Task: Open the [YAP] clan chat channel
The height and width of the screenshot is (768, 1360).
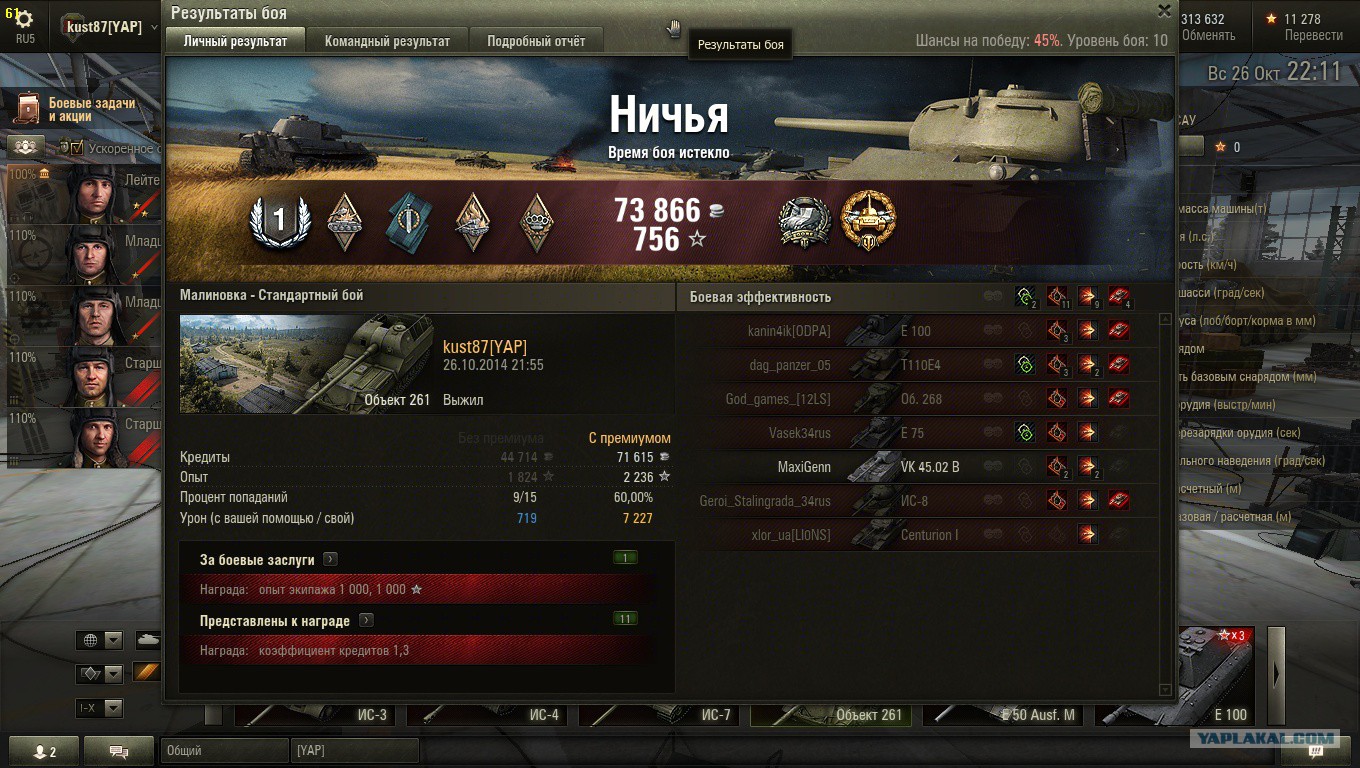Action: coord(355,750)
